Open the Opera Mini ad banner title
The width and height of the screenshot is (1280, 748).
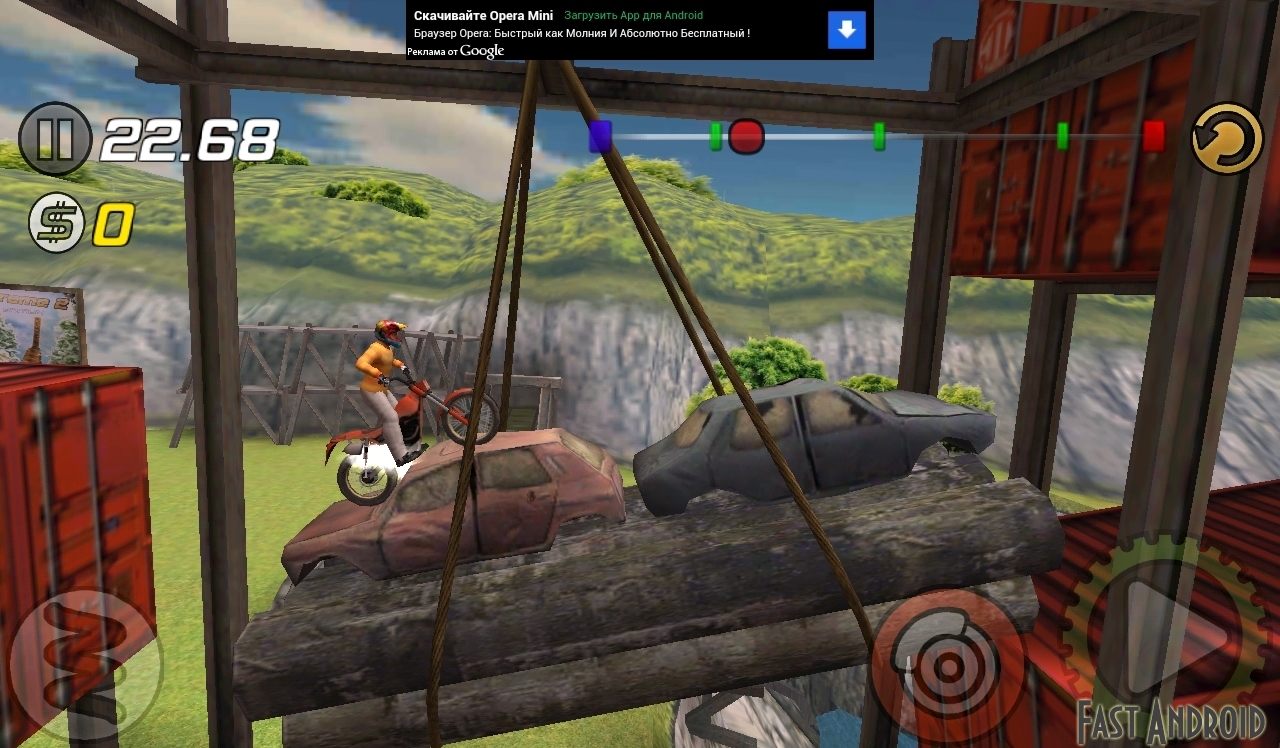coord(483,16)
